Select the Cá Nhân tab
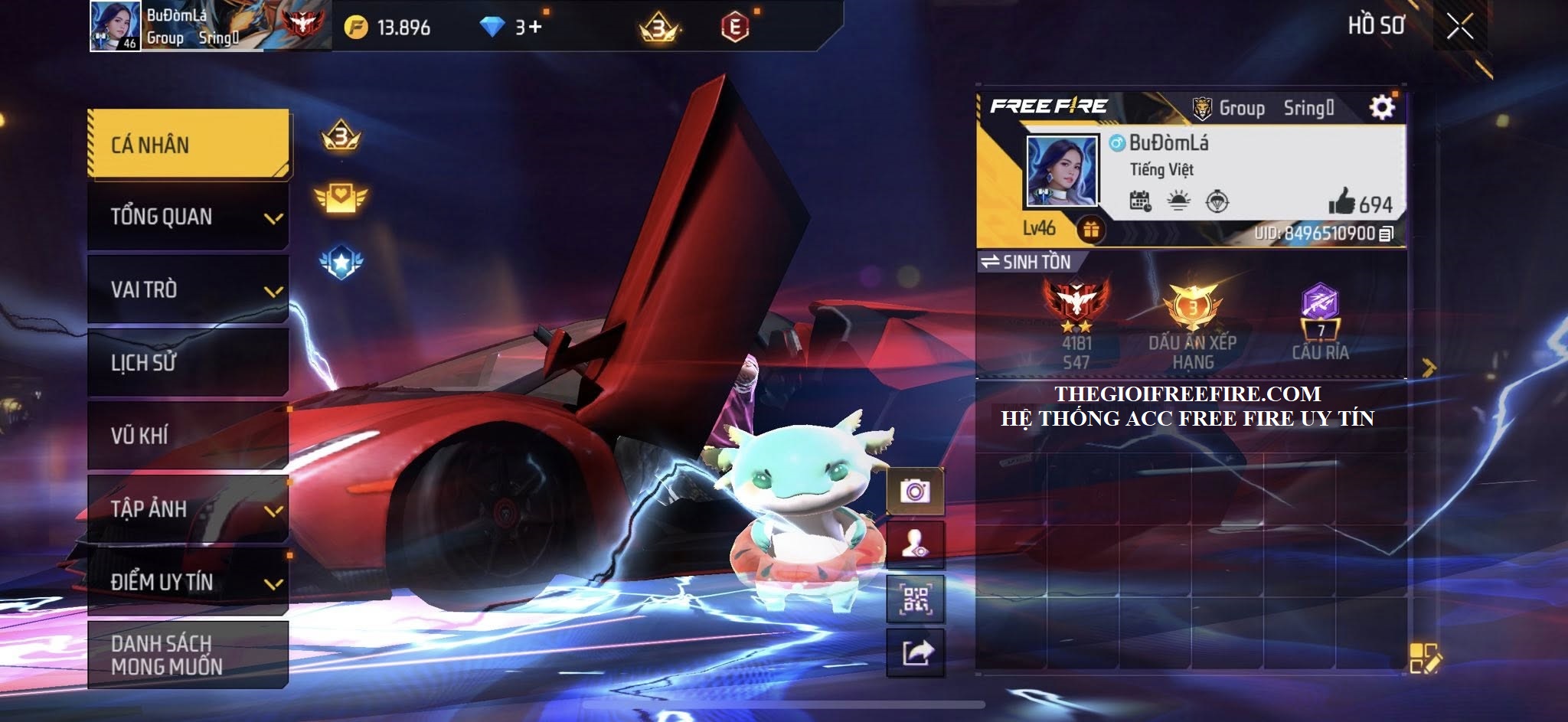Screen dimensions: 1568x722 (188, 145)
